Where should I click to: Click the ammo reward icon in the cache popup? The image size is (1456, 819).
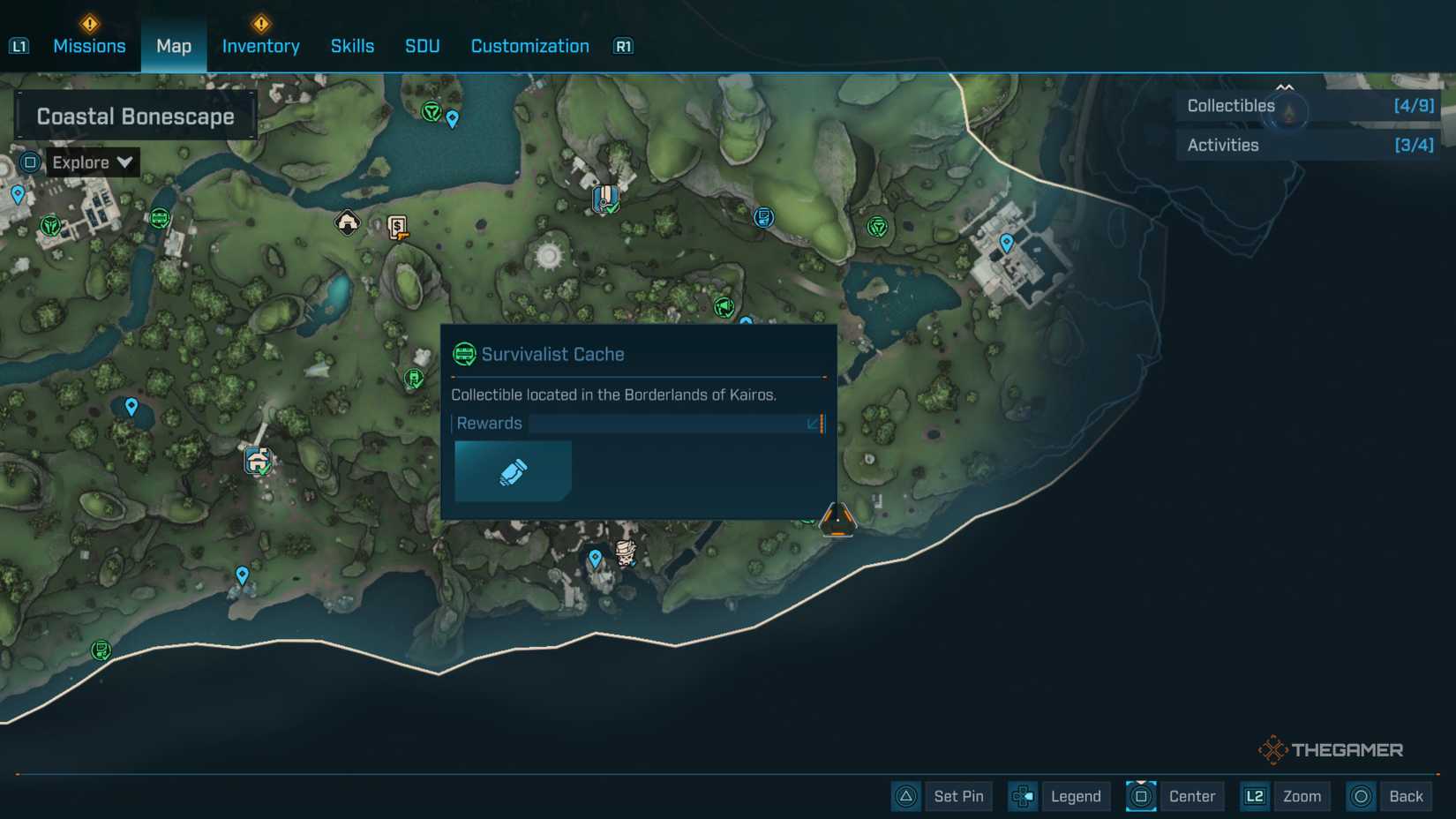click(512, 470)
